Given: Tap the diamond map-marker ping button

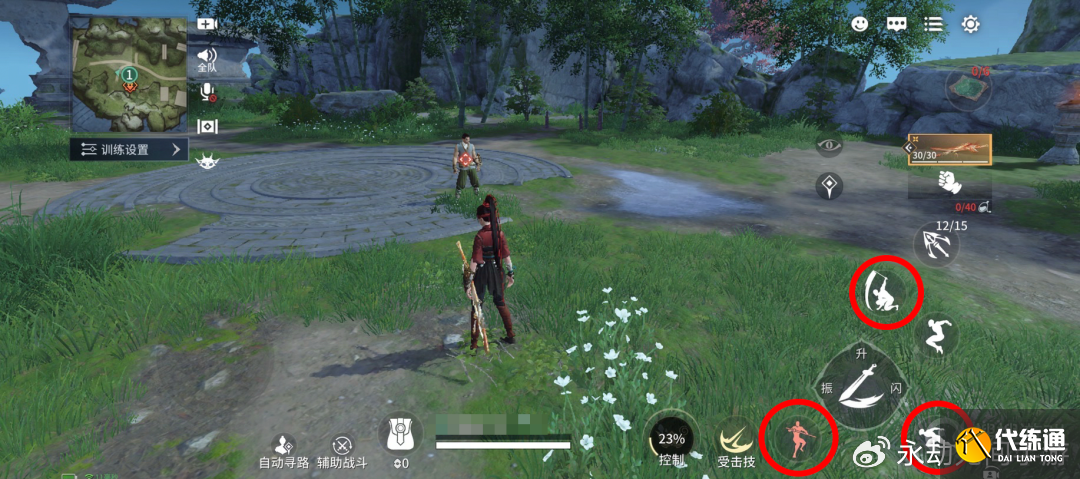Looking at the screenshot, I should pyautogui.click(x=829, y=184).
